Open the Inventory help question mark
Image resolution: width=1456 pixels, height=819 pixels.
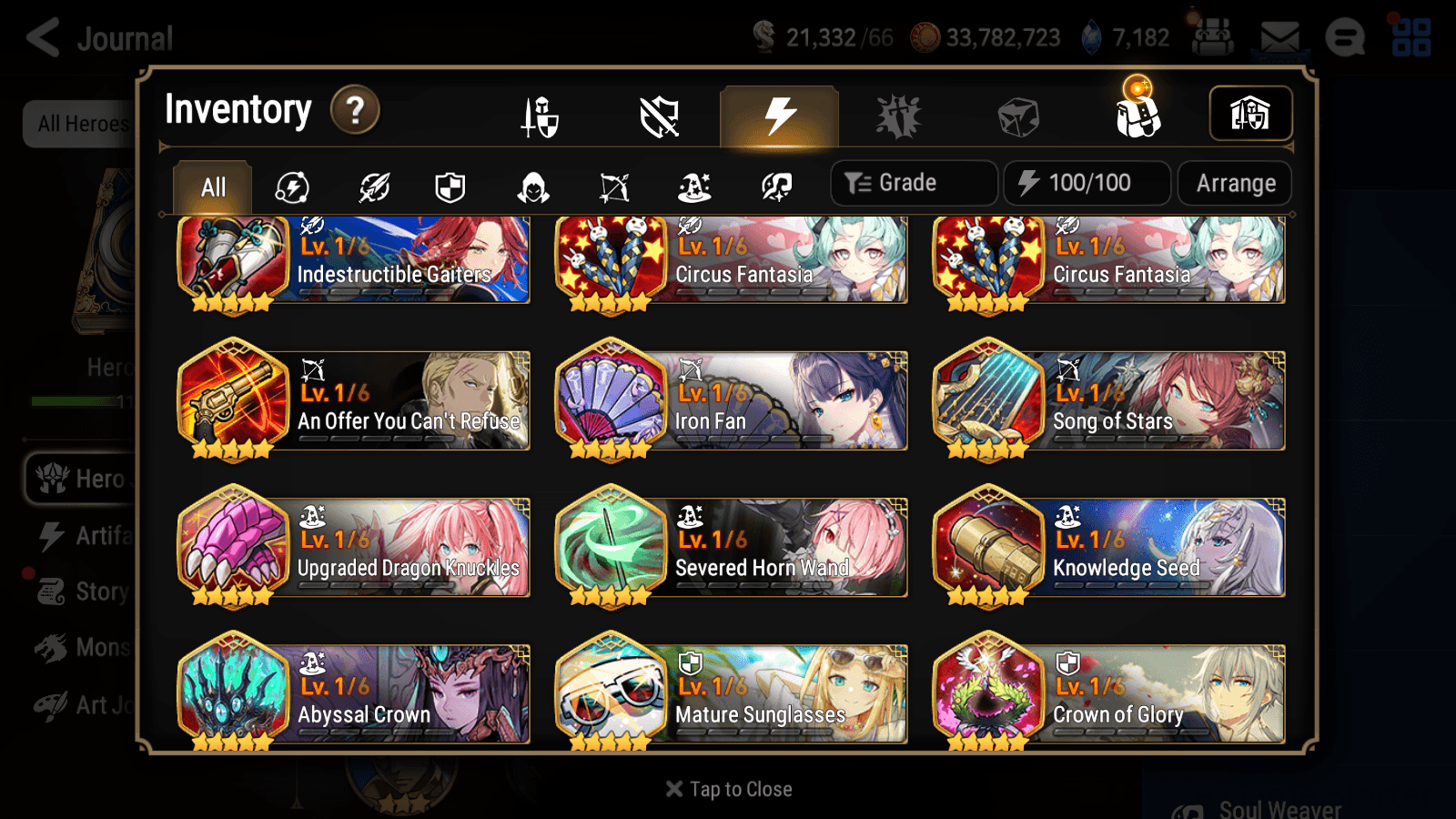(x=354, y=110)
